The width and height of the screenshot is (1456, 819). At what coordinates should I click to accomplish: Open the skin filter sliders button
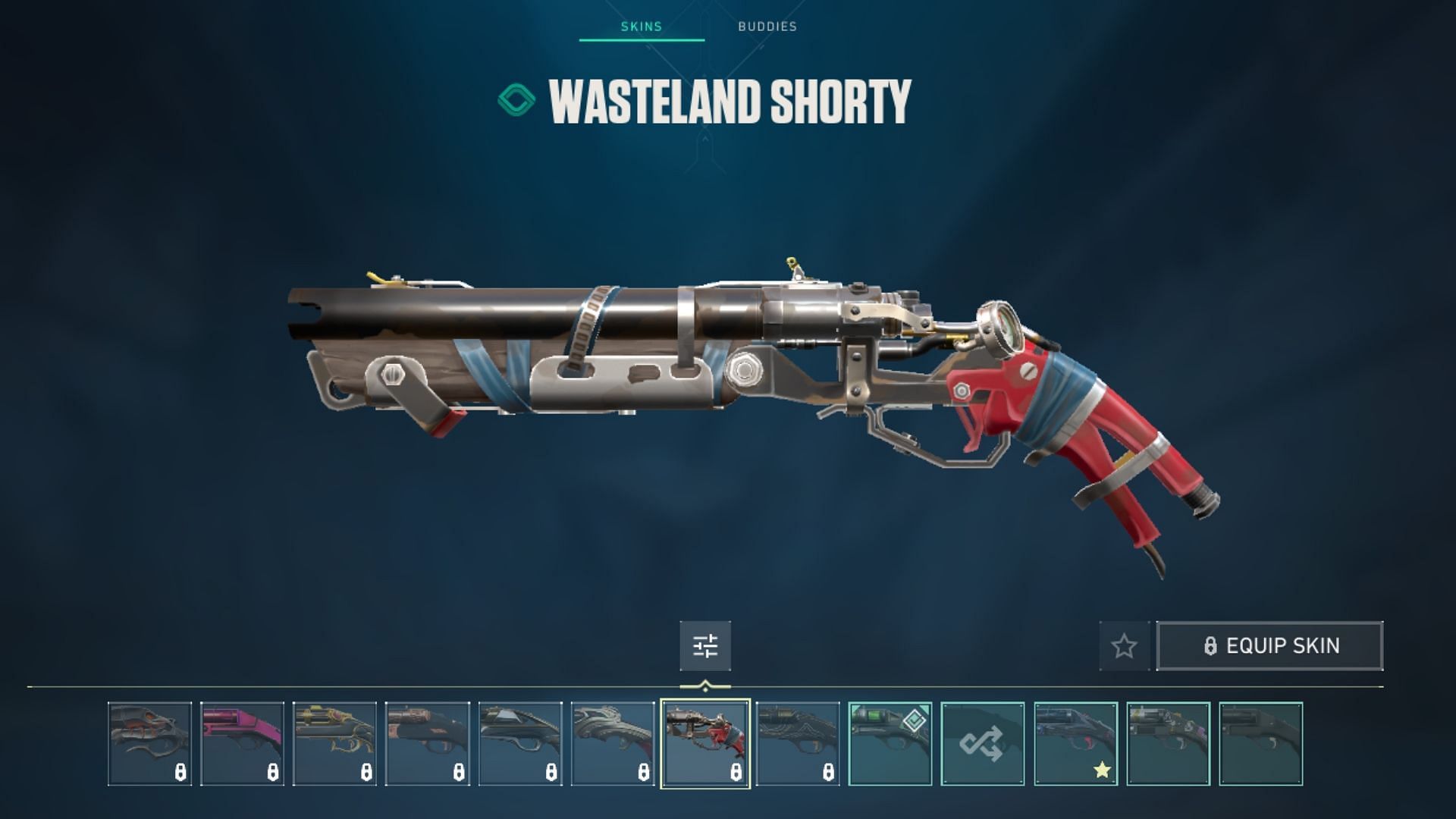click(x=705, y=646)
